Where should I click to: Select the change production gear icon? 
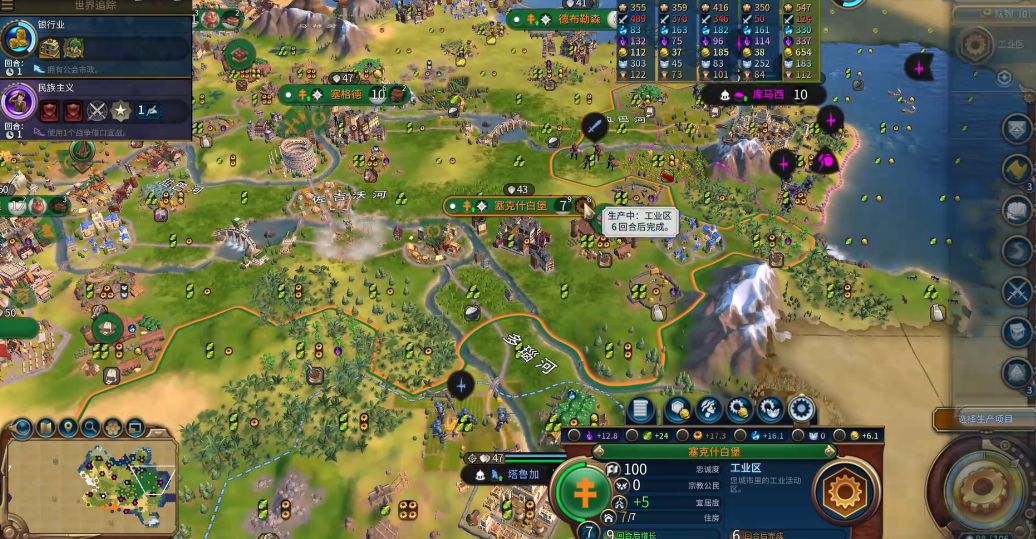[802, 409]
